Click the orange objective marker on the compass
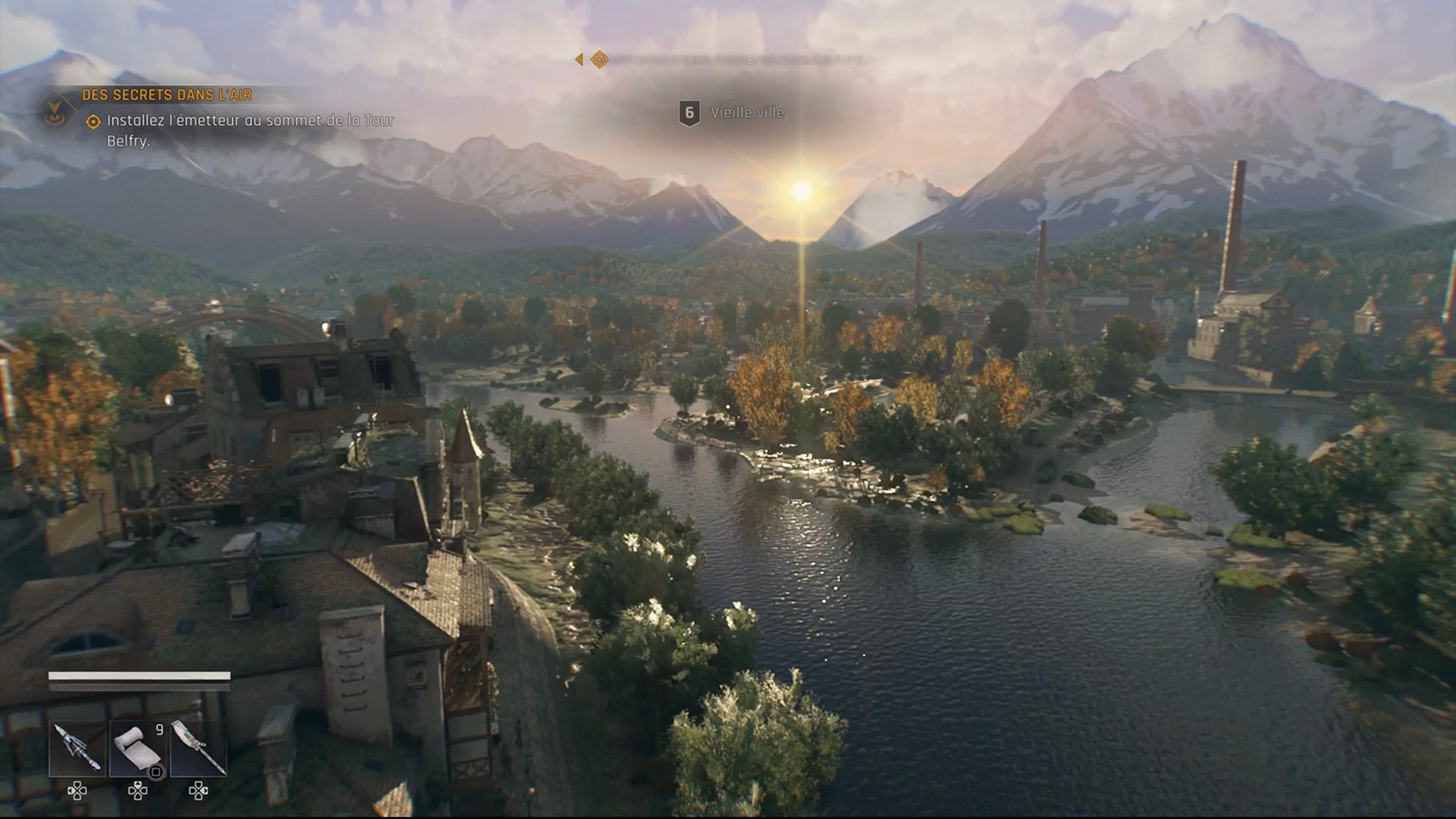Viewport: 1456px width, 819px height. pos(599,59)
